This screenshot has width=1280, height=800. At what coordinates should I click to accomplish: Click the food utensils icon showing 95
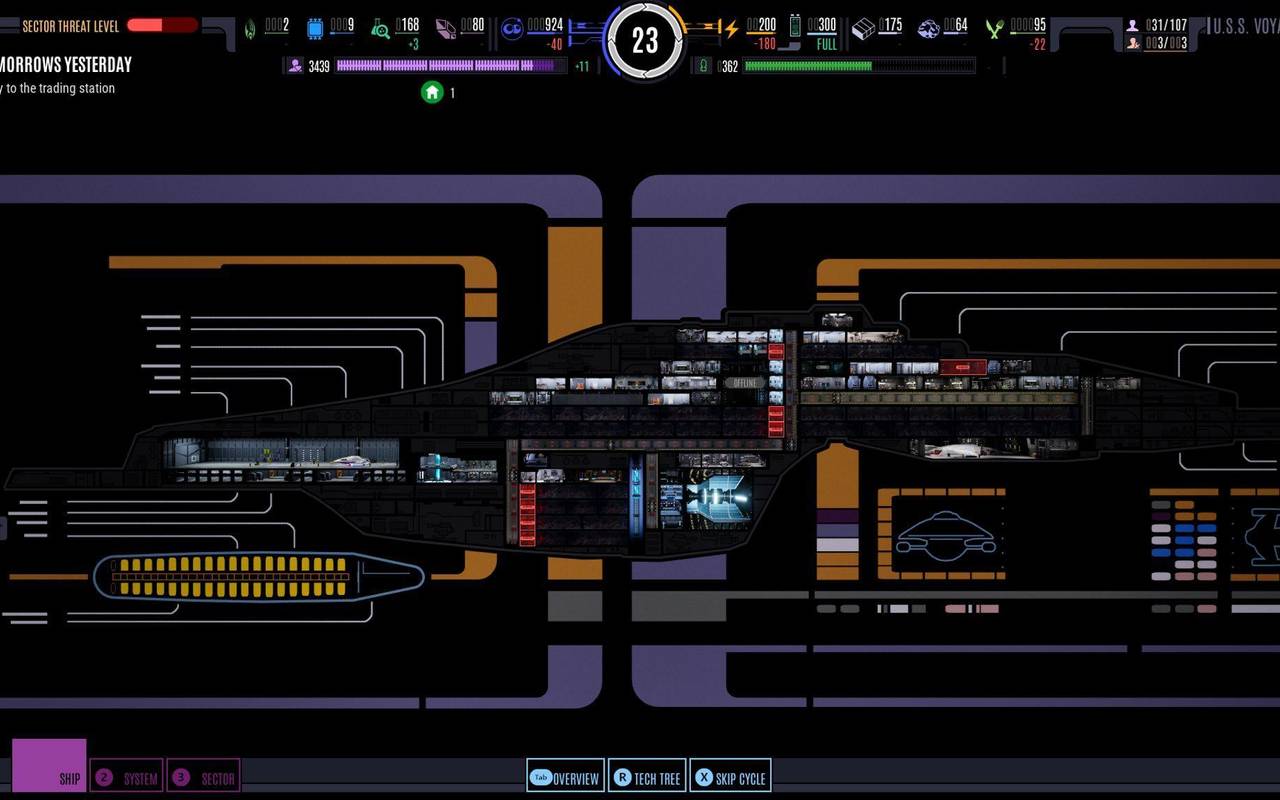pyautogui.click(x=992, y=25)
